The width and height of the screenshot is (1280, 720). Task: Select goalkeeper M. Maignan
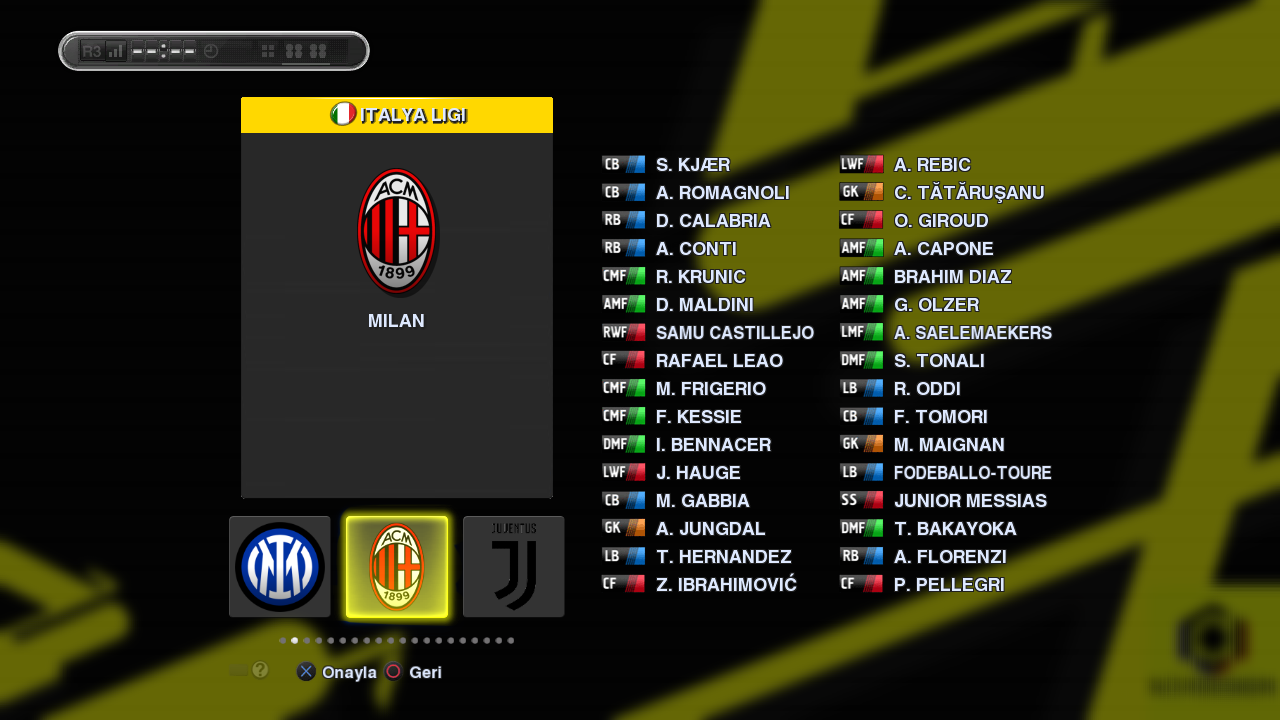point(948,445)
